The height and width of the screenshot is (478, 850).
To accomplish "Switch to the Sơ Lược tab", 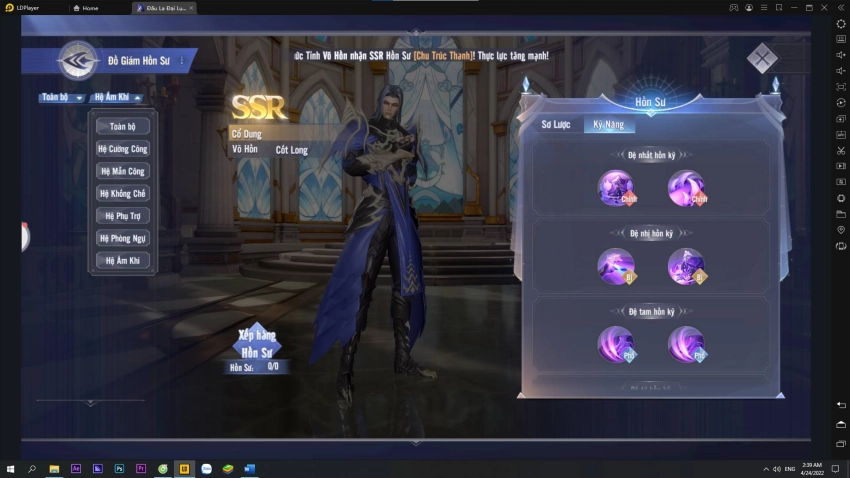I will pos(555,125).
